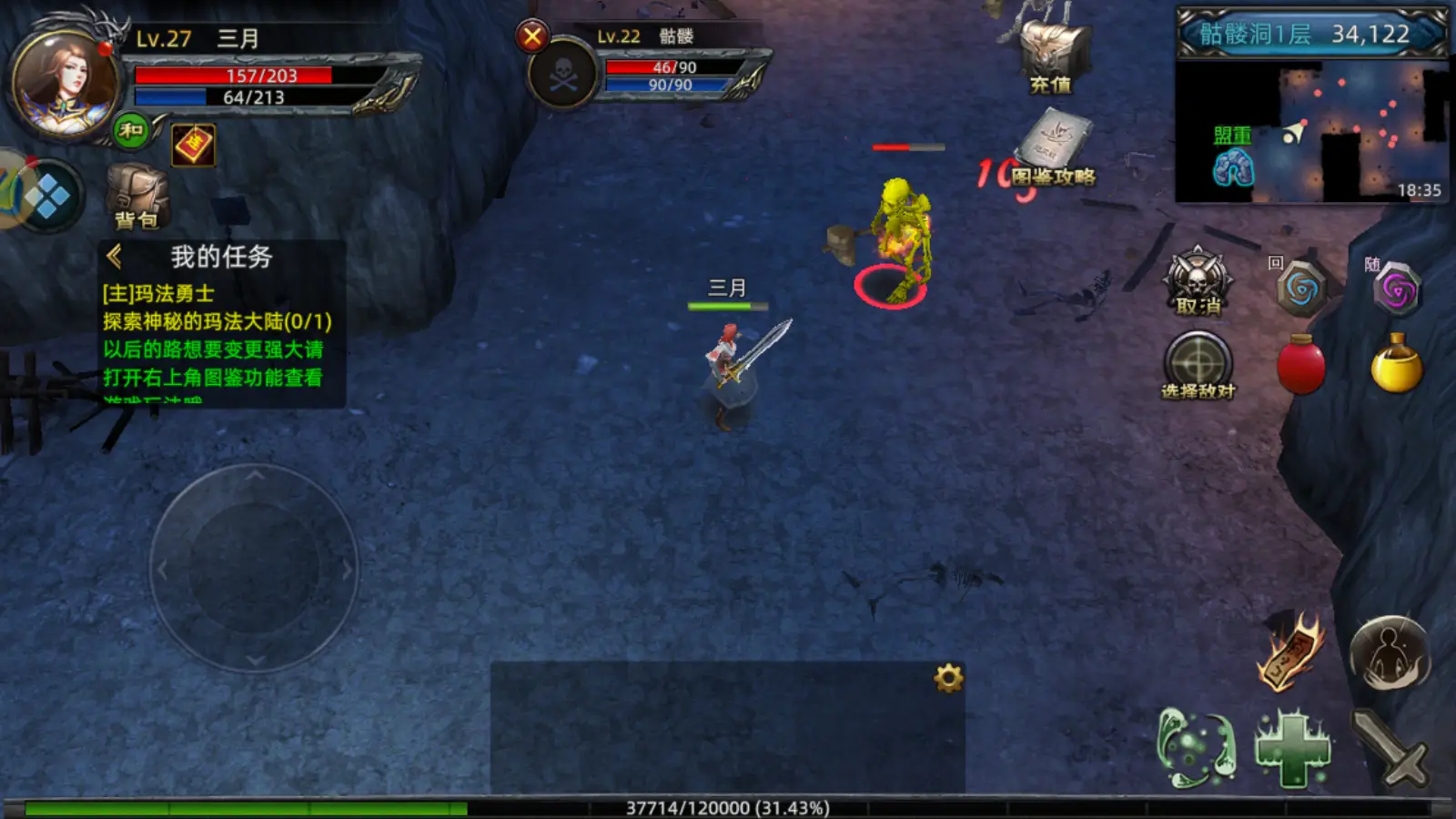Open the player portrait
Screen dimensions: 1456x819
[x=64, y=84]
